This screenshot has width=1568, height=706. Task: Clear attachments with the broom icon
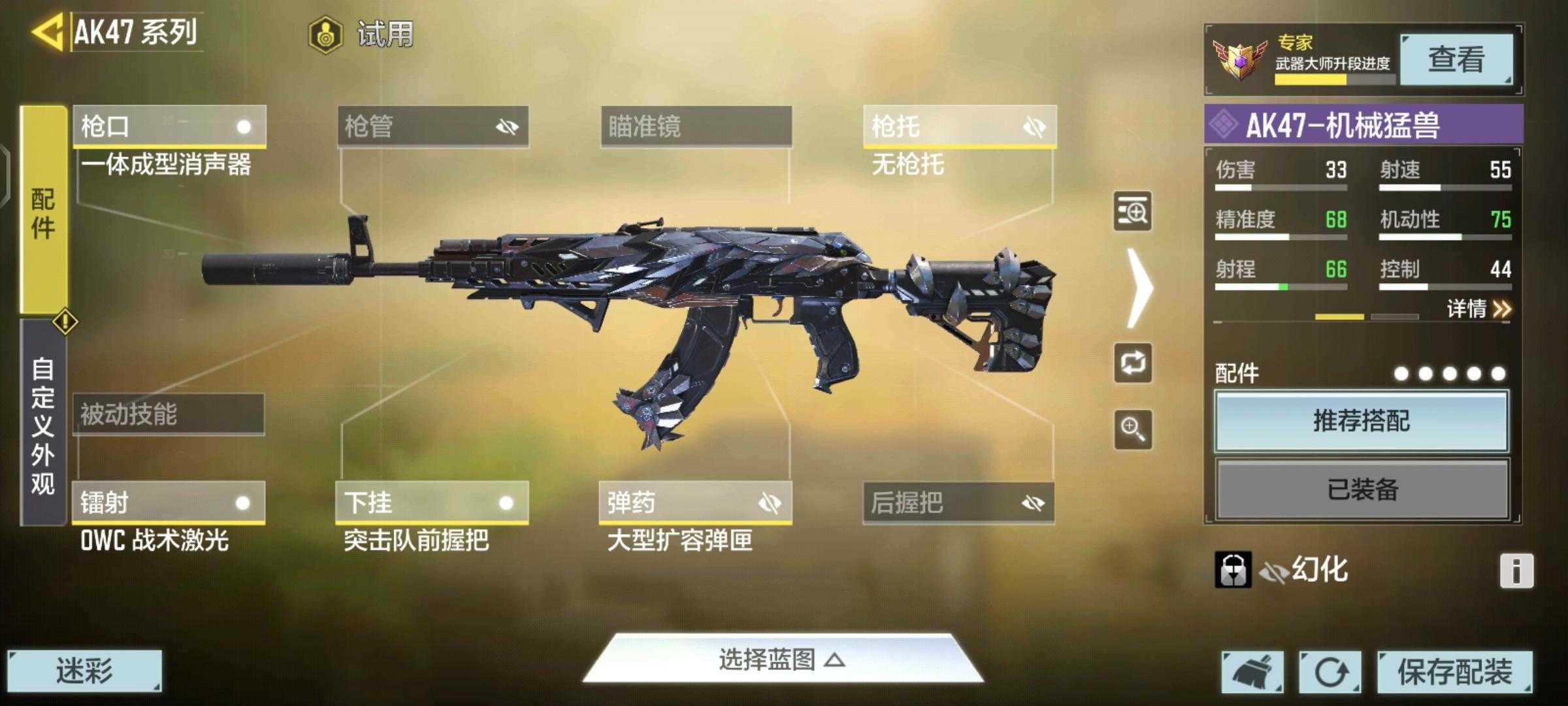pos(1252,671)
